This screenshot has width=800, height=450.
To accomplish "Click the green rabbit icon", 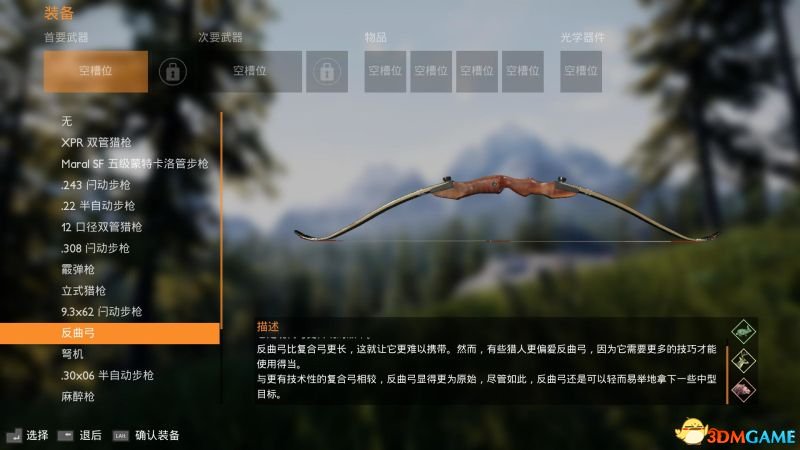I will click(744, 331).
